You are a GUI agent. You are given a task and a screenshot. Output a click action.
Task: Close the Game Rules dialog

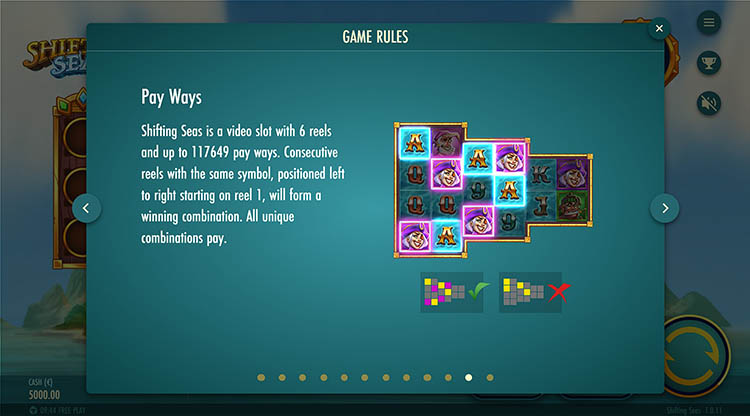tap(659, 29)
